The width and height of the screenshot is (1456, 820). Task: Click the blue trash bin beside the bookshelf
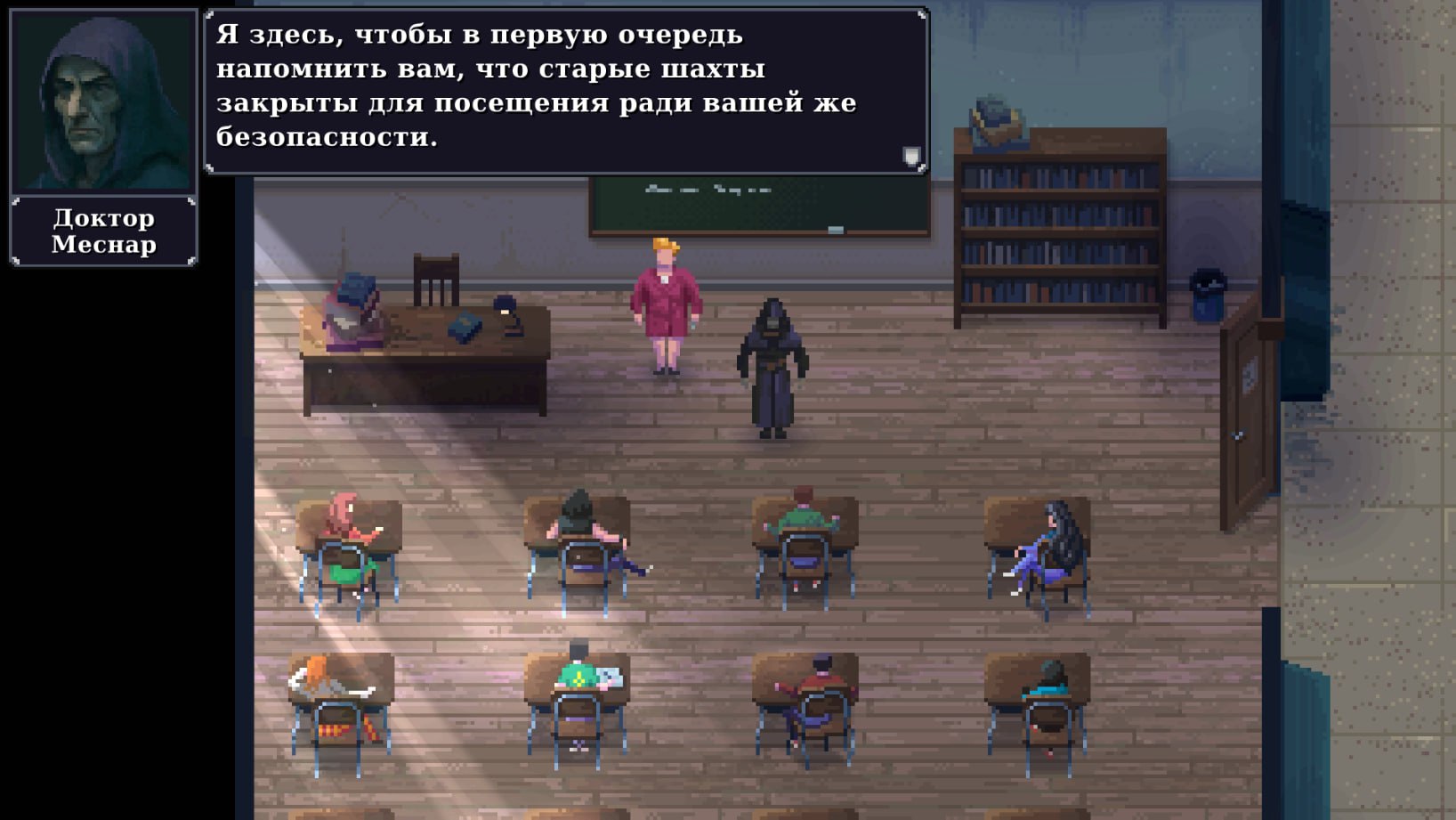click(1208, 294)
